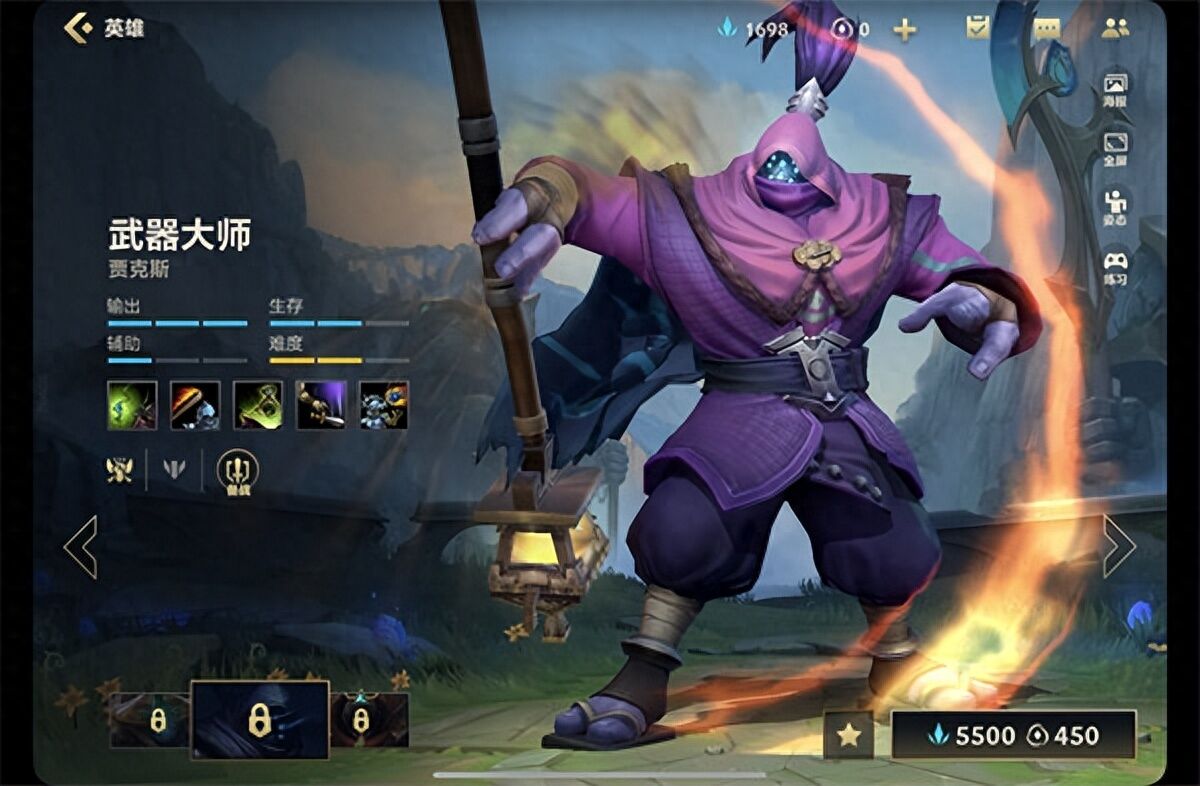Start 练习 practice mode with the gamepad icon
The height and width of the screenshot is (786, 1200).
[x=1115, y=267]
